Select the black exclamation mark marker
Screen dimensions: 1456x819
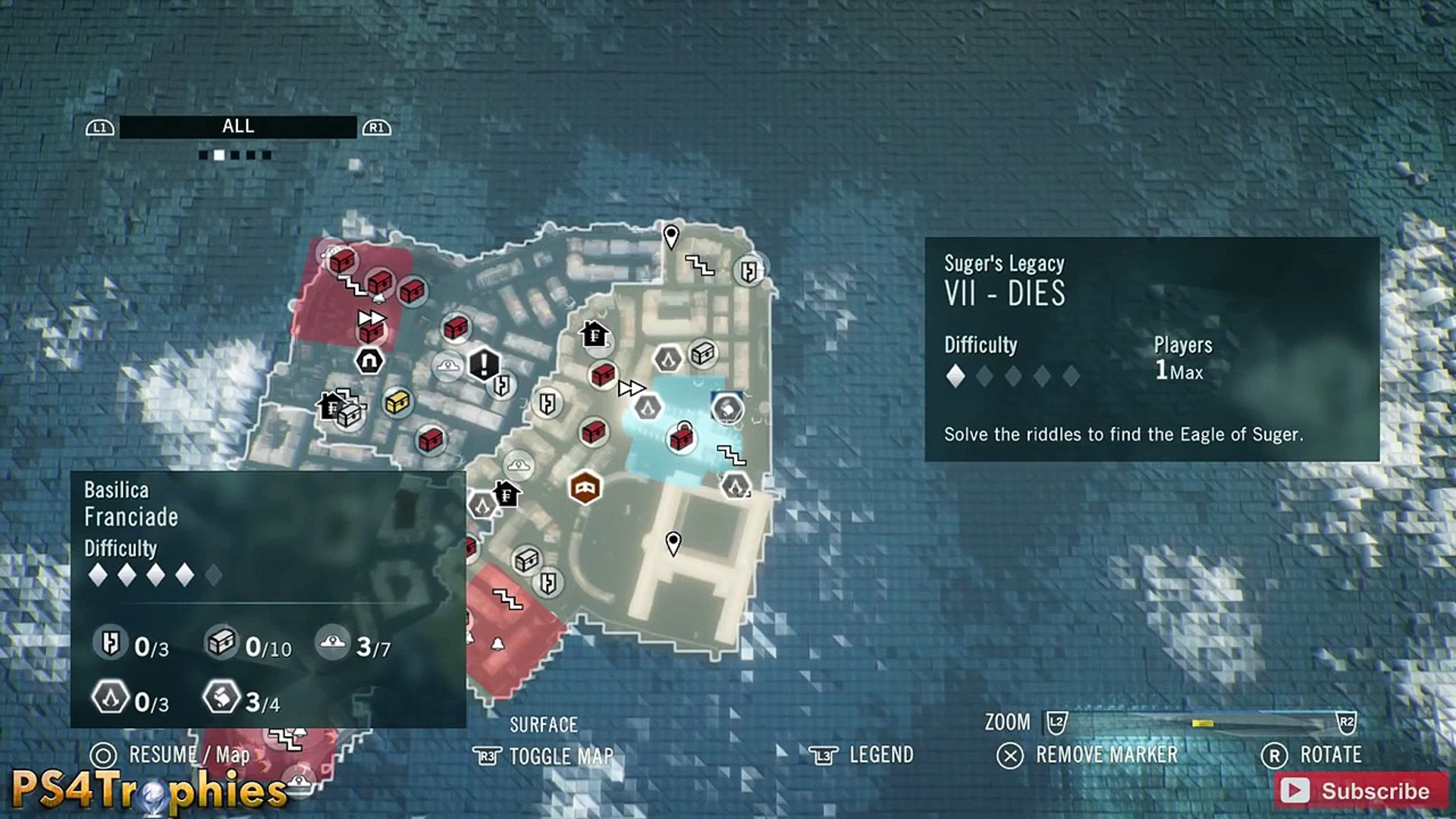click(x=484, y=364)
